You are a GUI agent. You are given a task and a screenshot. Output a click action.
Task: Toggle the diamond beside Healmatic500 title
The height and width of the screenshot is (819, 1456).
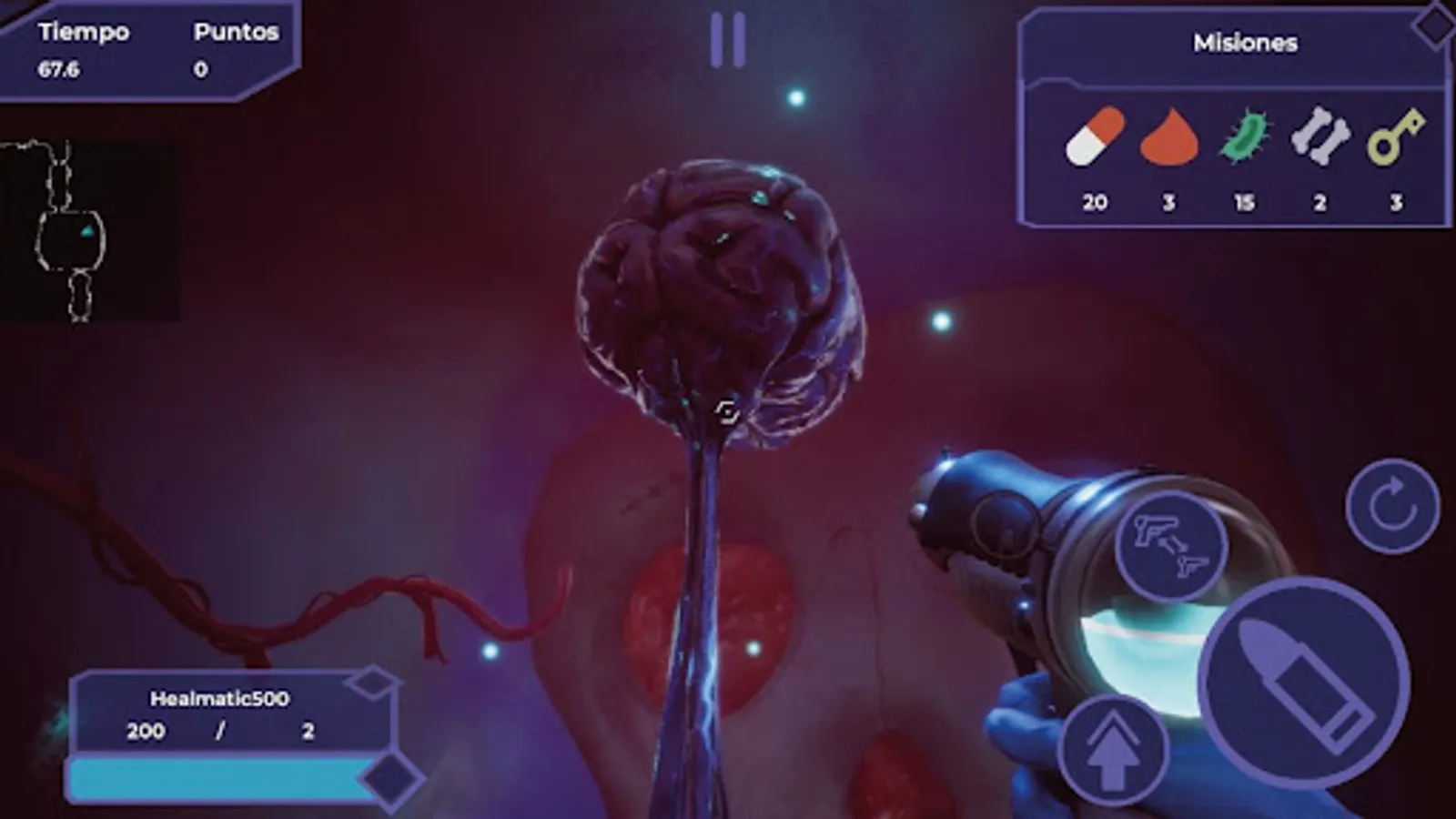374,684
